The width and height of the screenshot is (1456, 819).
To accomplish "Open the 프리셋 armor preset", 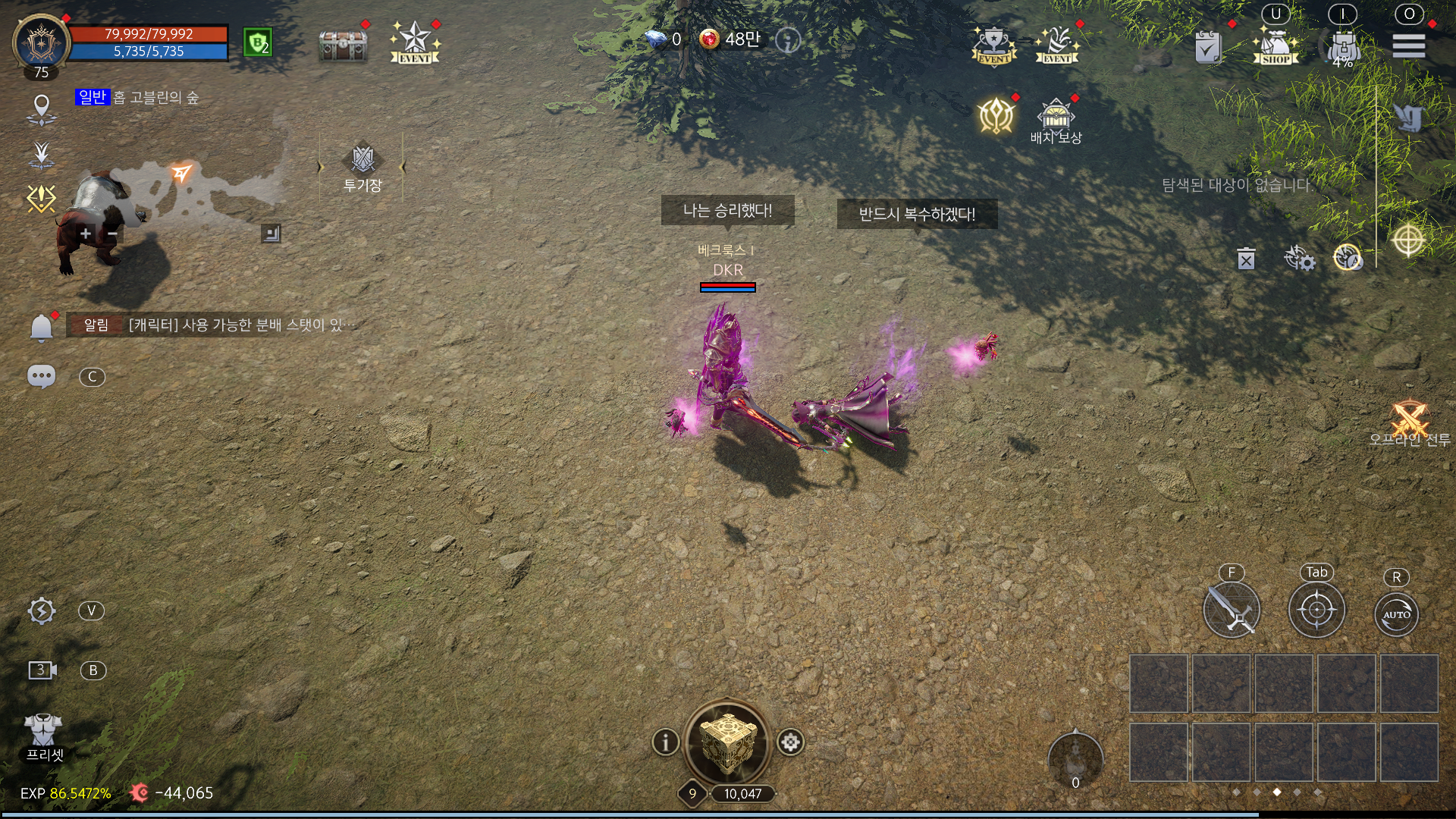I will 44,736.
